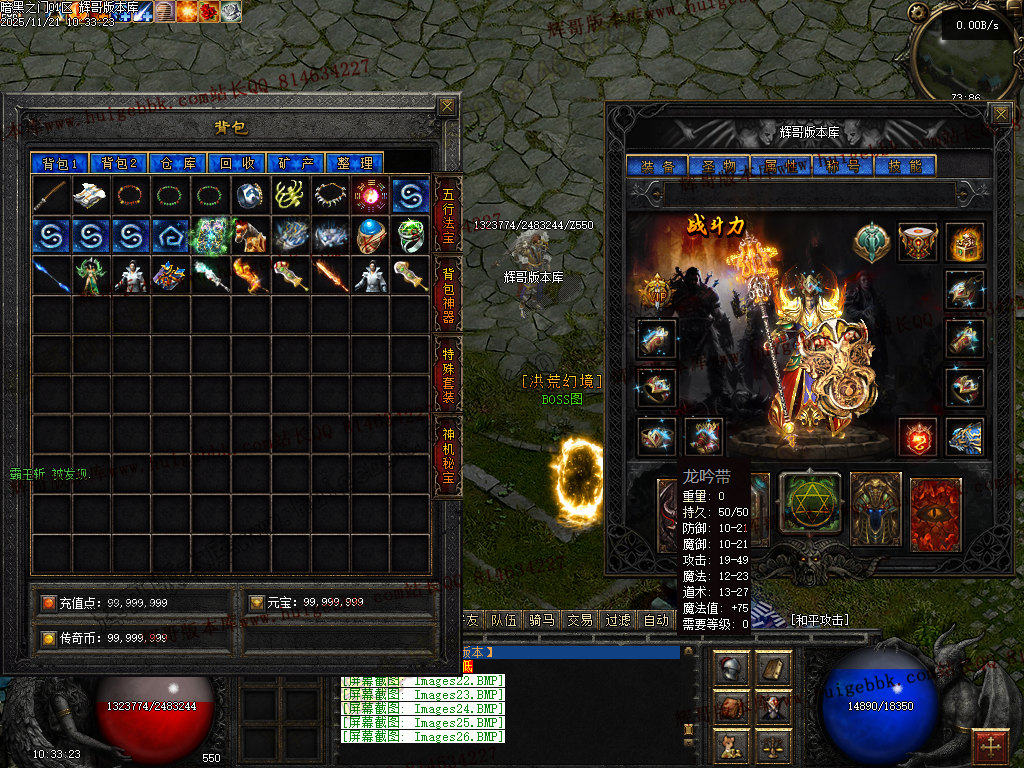1024x768 pixels.
Task: Switch to the 背包2 bag tab
Action: (119, 163)
